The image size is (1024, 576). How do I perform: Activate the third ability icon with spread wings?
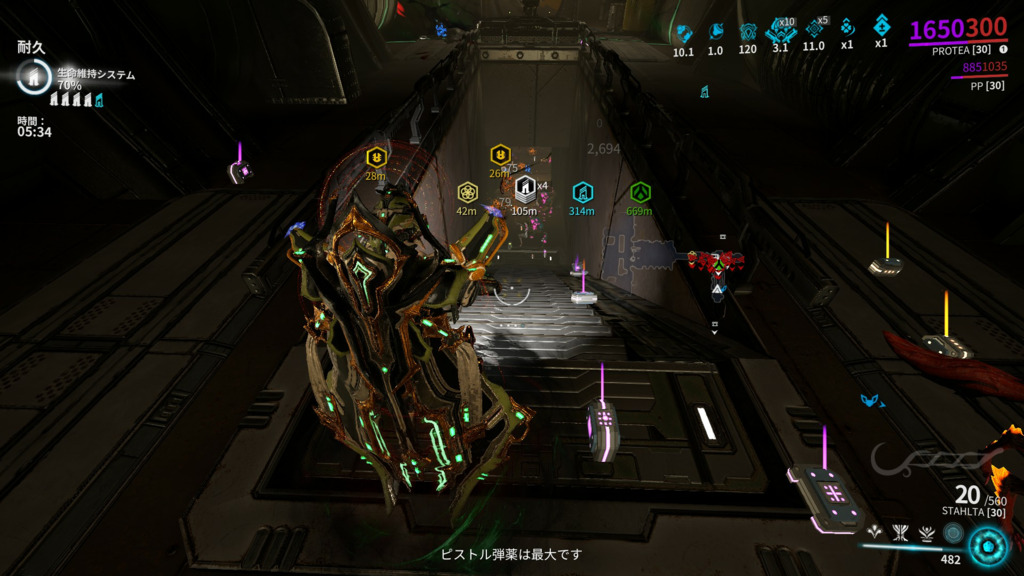928,533
